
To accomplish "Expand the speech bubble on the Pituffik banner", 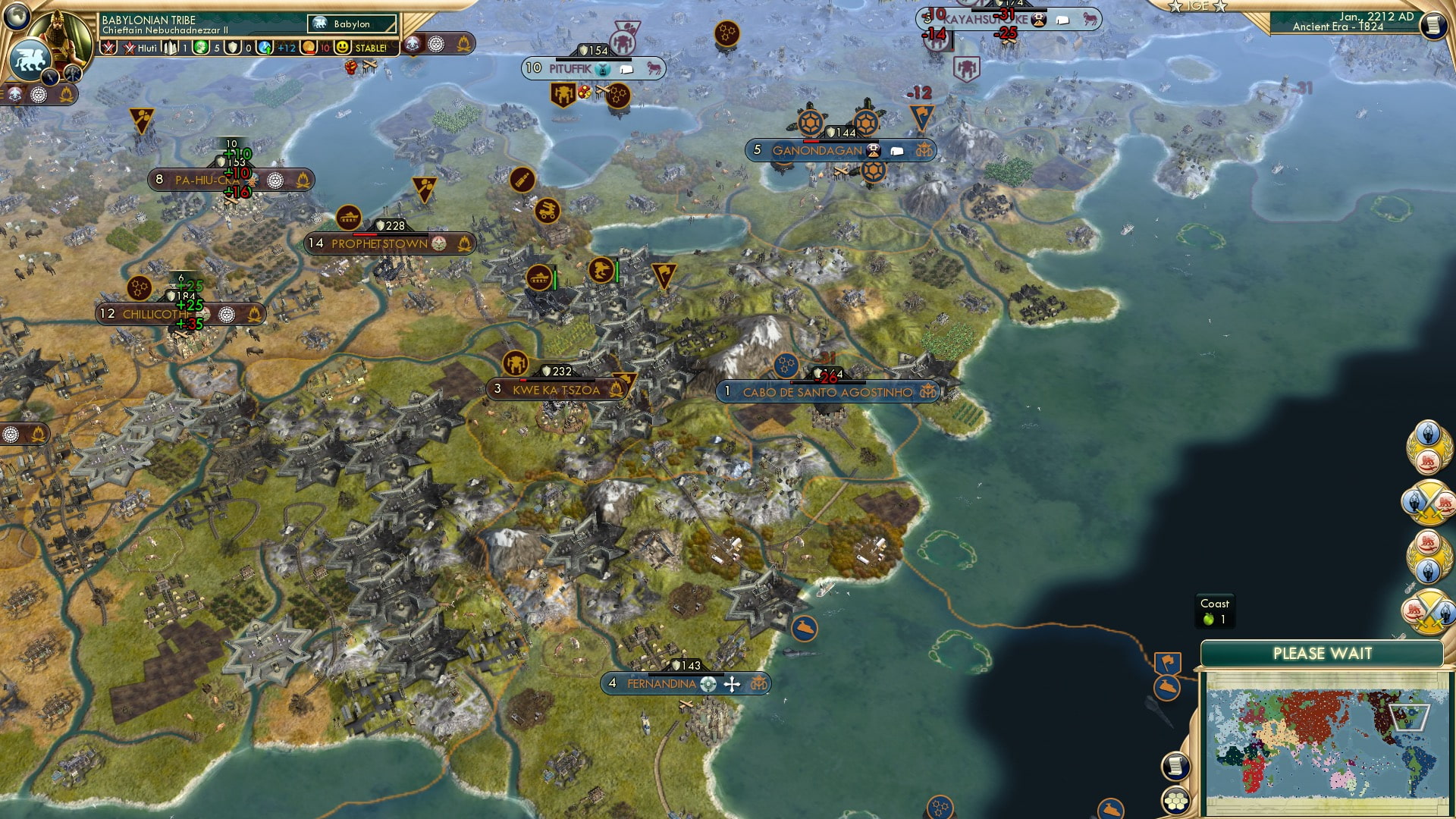I will coord(626,67).
